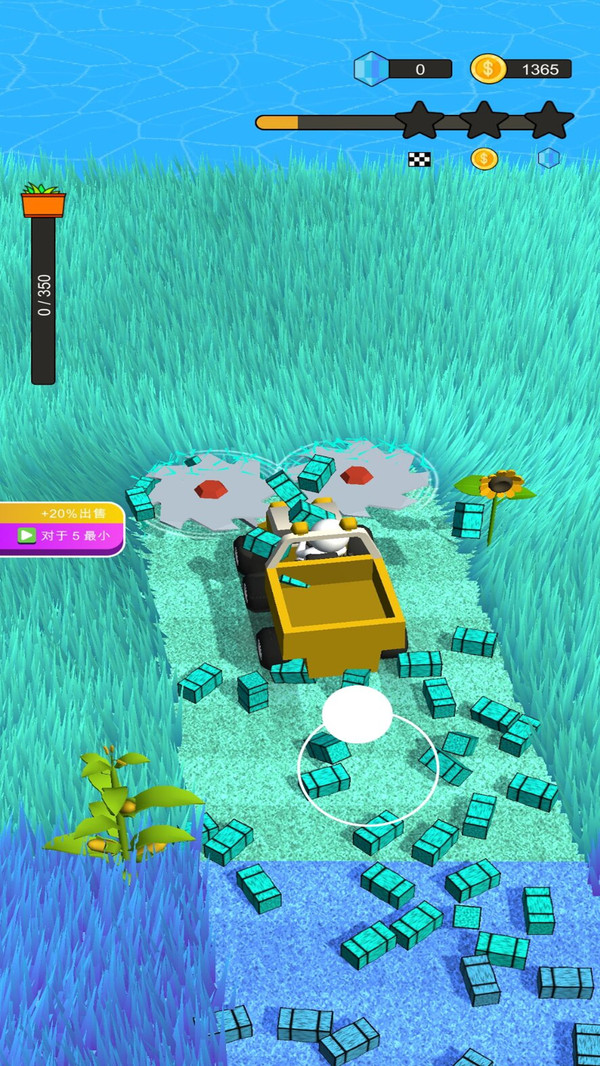This screenshot has width=600, height=1066.
Task: Tap the grass pot capacity icon
Action: click(x=43, y=200)
